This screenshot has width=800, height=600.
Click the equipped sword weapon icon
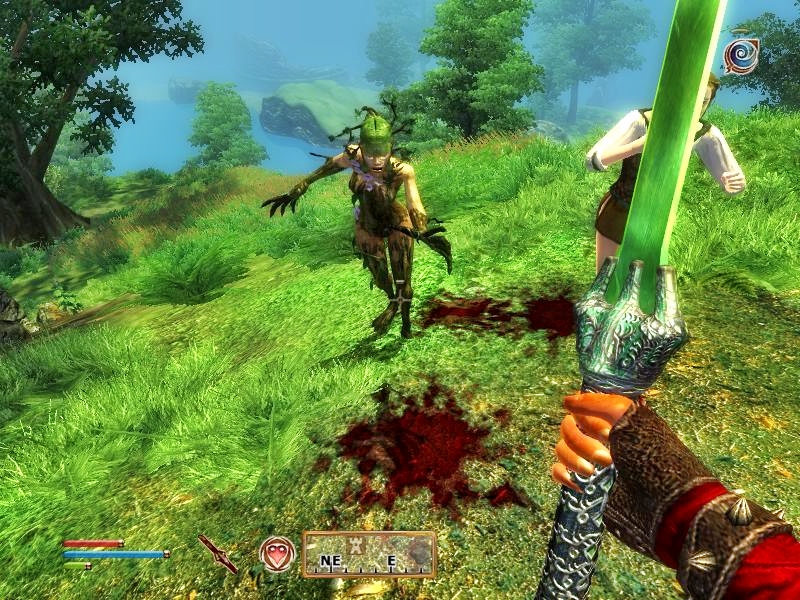pyautogui.click(x=217, y=553)
